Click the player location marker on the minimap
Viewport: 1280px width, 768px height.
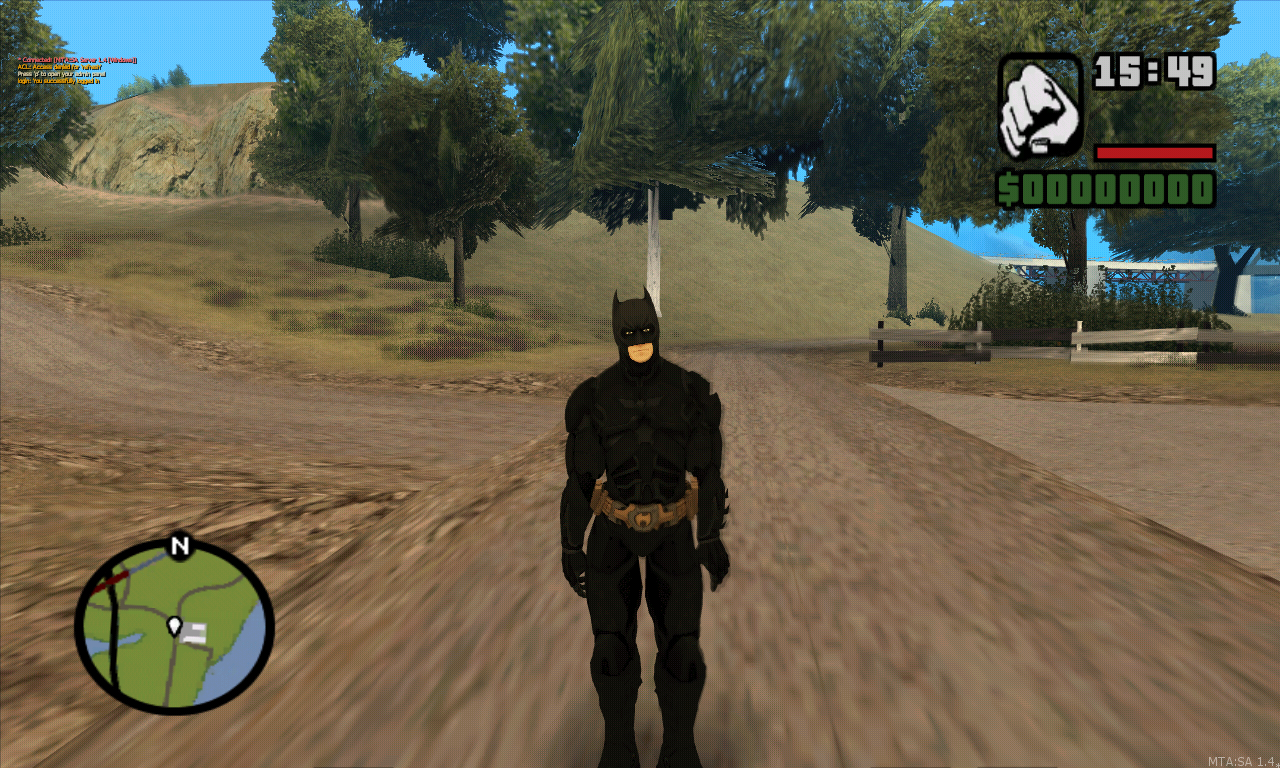[x=176, y=627]
